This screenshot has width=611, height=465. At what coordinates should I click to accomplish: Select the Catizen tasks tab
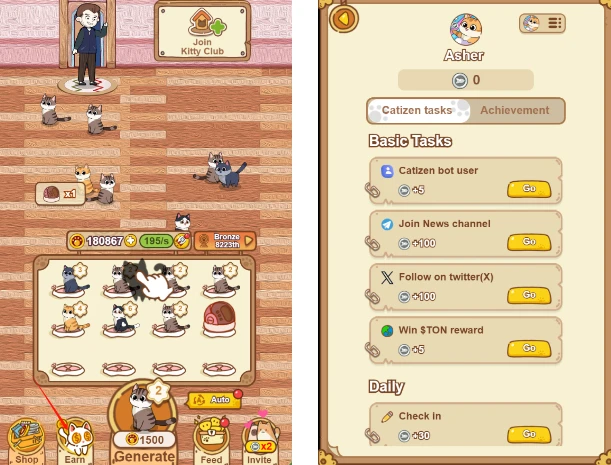tap(416, 111)
